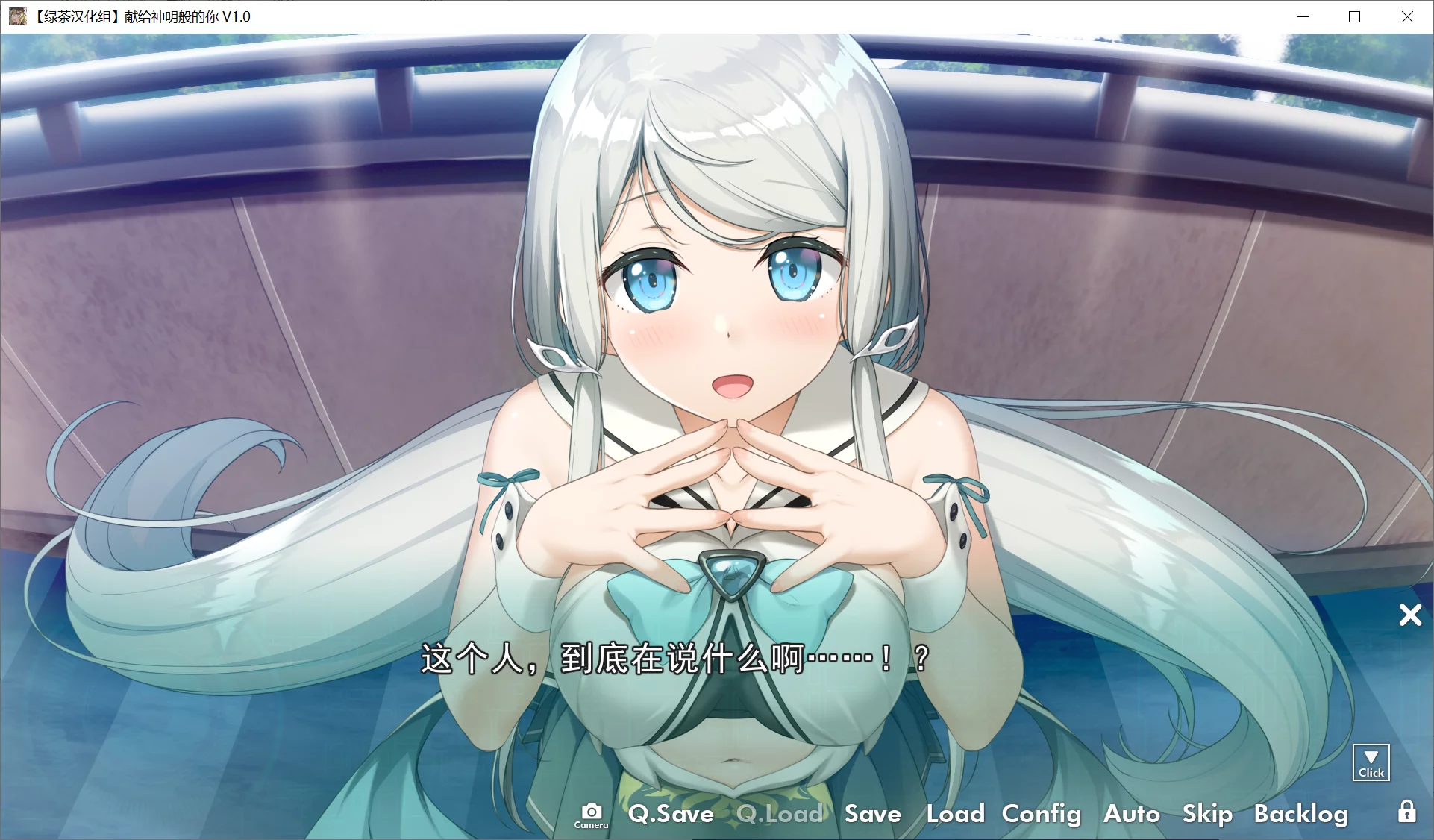This screenshot has height=840, width=1434.
Task: Advance dialogue with the Click arrow
Action: click(x=1371, y=762)
